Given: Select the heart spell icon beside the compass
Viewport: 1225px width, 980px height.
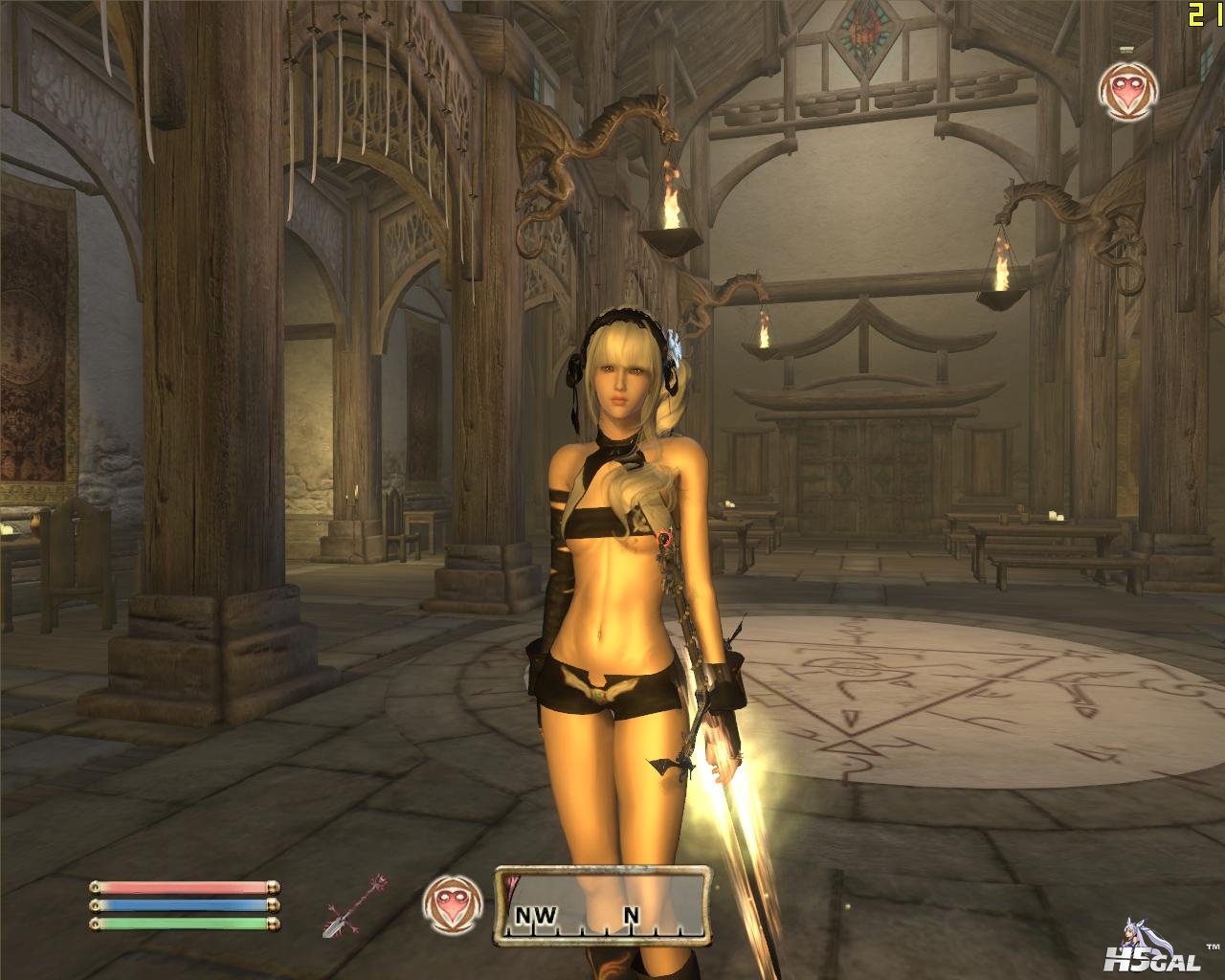Looking at the screenshot, I should (x=446, y=902).
